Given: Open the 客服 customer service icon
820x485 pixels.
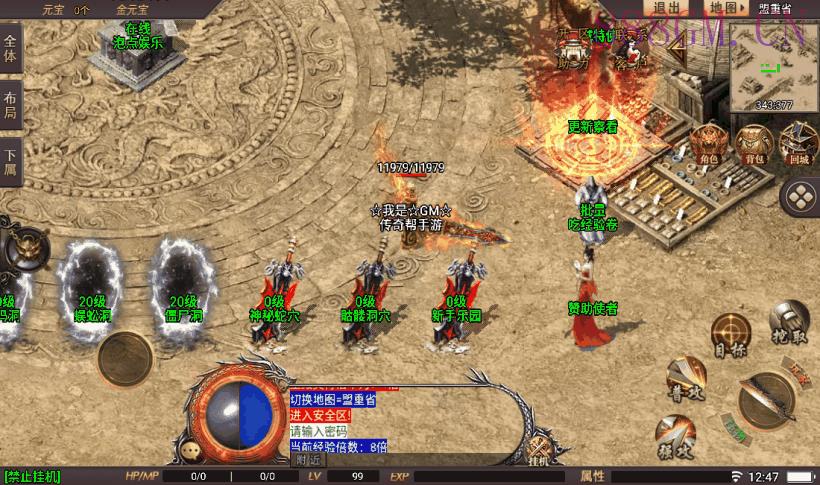Looking at the screenshot, I should pos(630,50).
